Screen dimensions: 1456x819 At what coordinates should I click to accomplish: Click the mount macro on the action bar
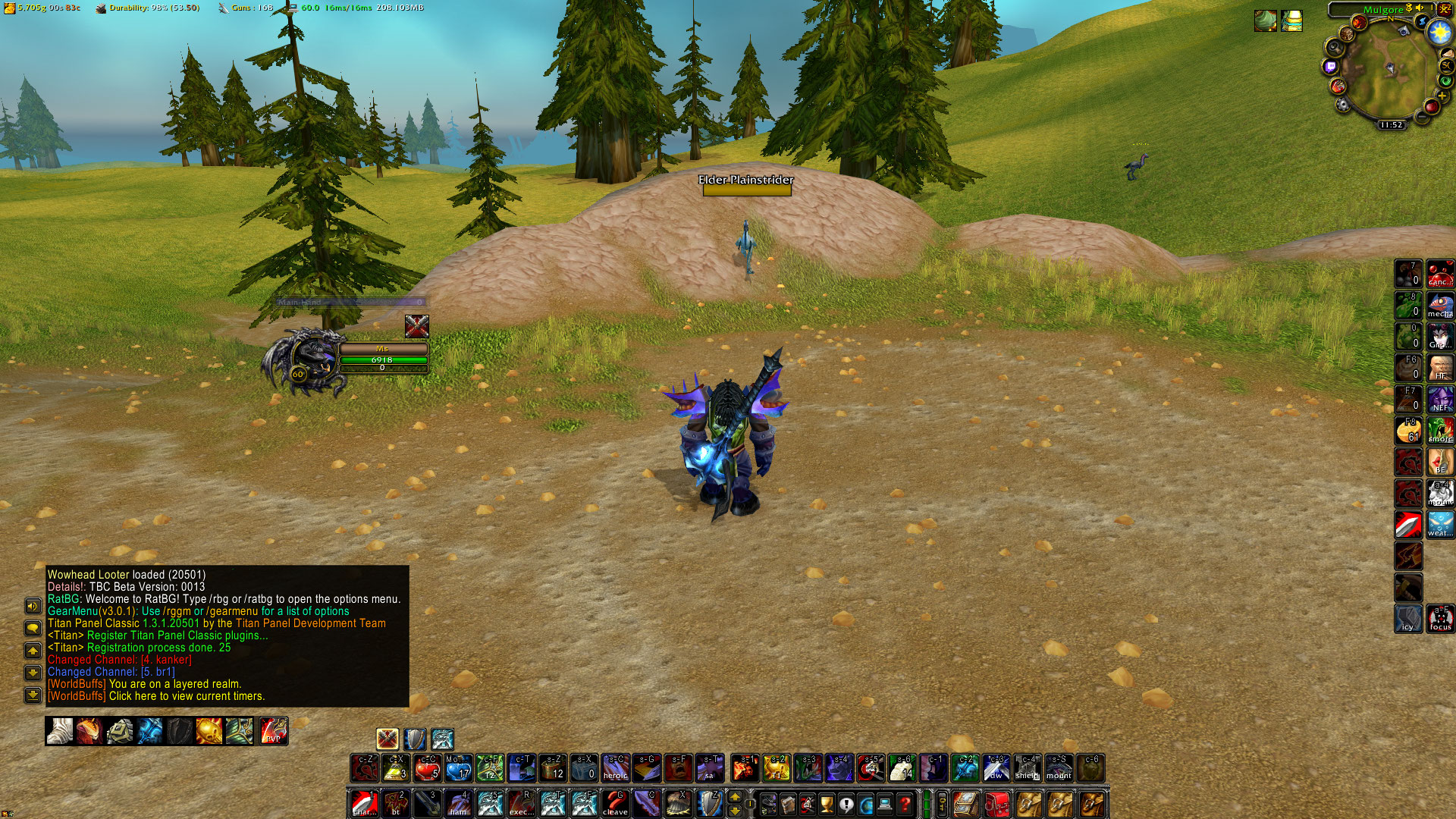[x=1059, y=768]
